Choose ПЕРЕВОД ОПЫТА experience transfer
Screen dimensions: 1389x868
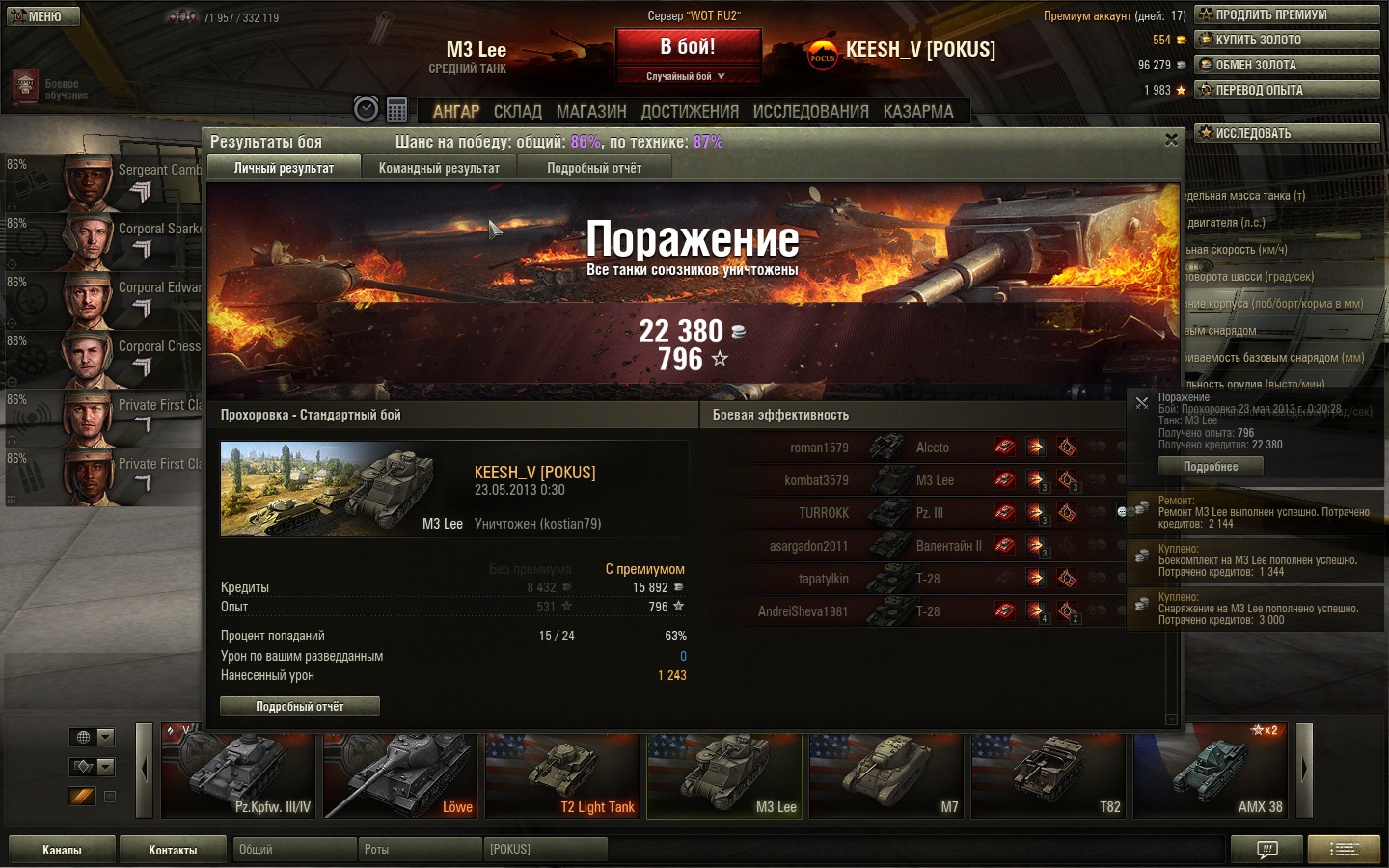pos(1287,90)
